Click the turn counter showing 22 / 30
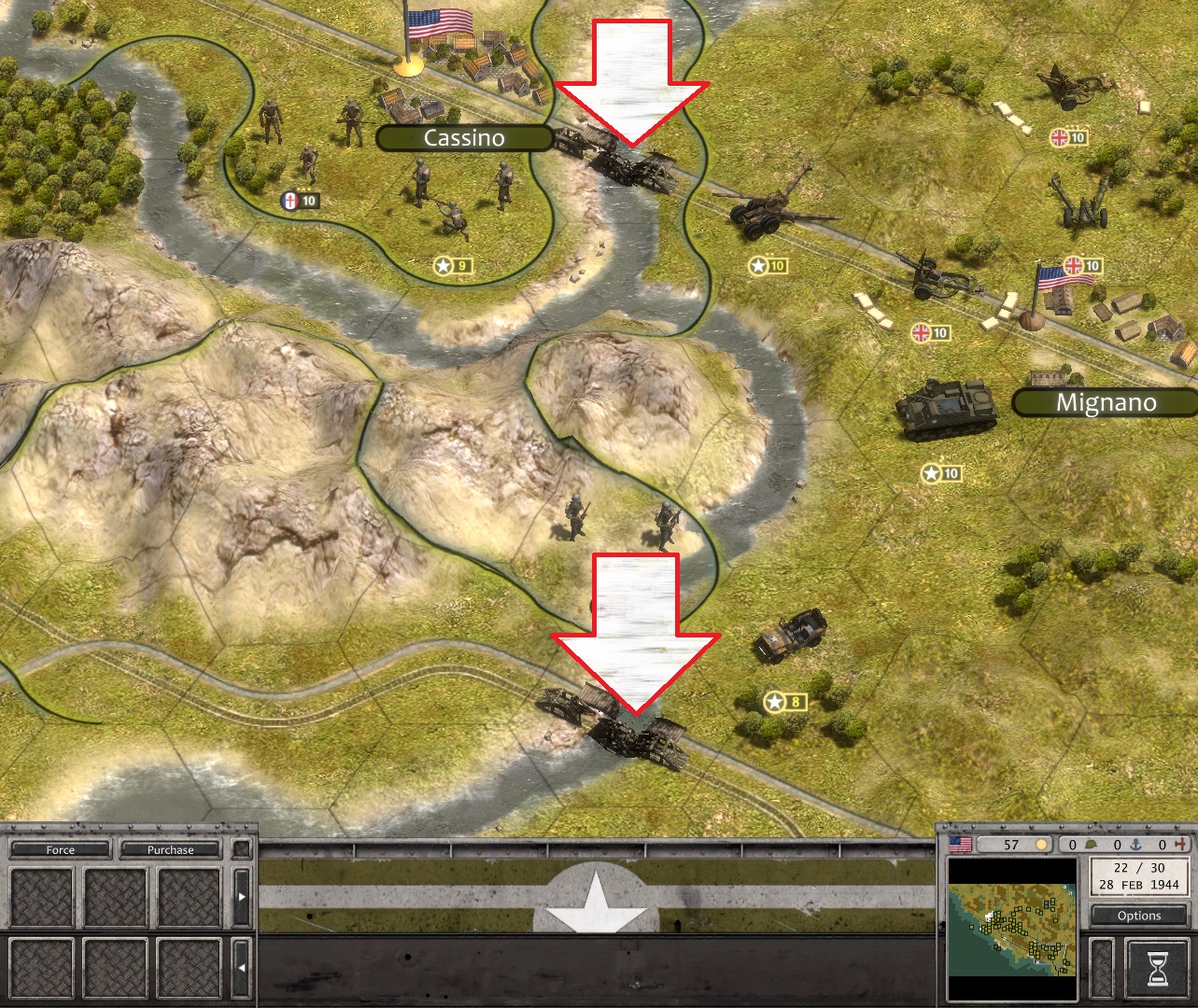The image size is (1198, 1008). pos(1138,868)
